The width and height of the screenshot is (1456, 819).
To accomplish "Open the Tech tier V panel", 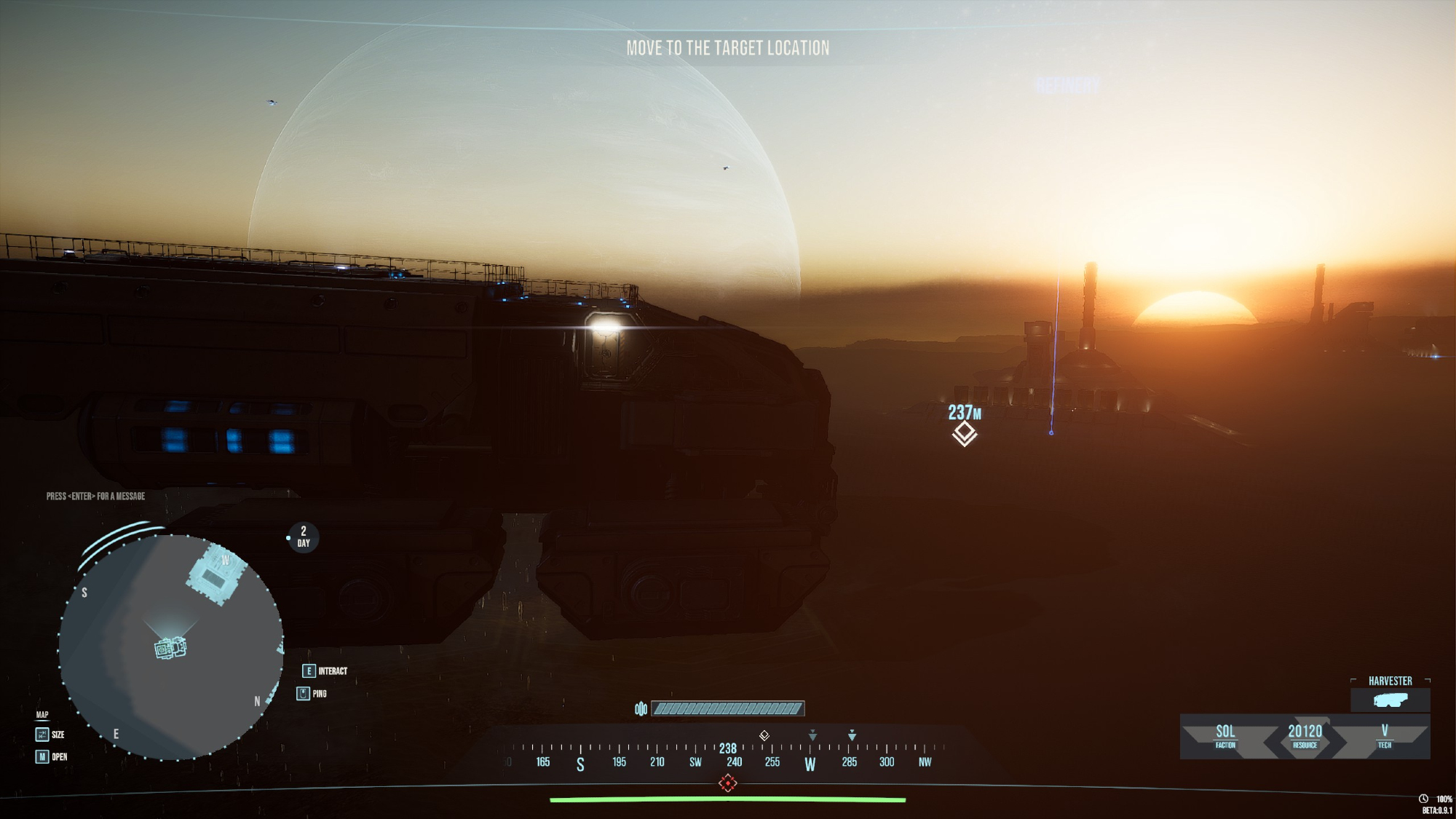I will 1384,735.
